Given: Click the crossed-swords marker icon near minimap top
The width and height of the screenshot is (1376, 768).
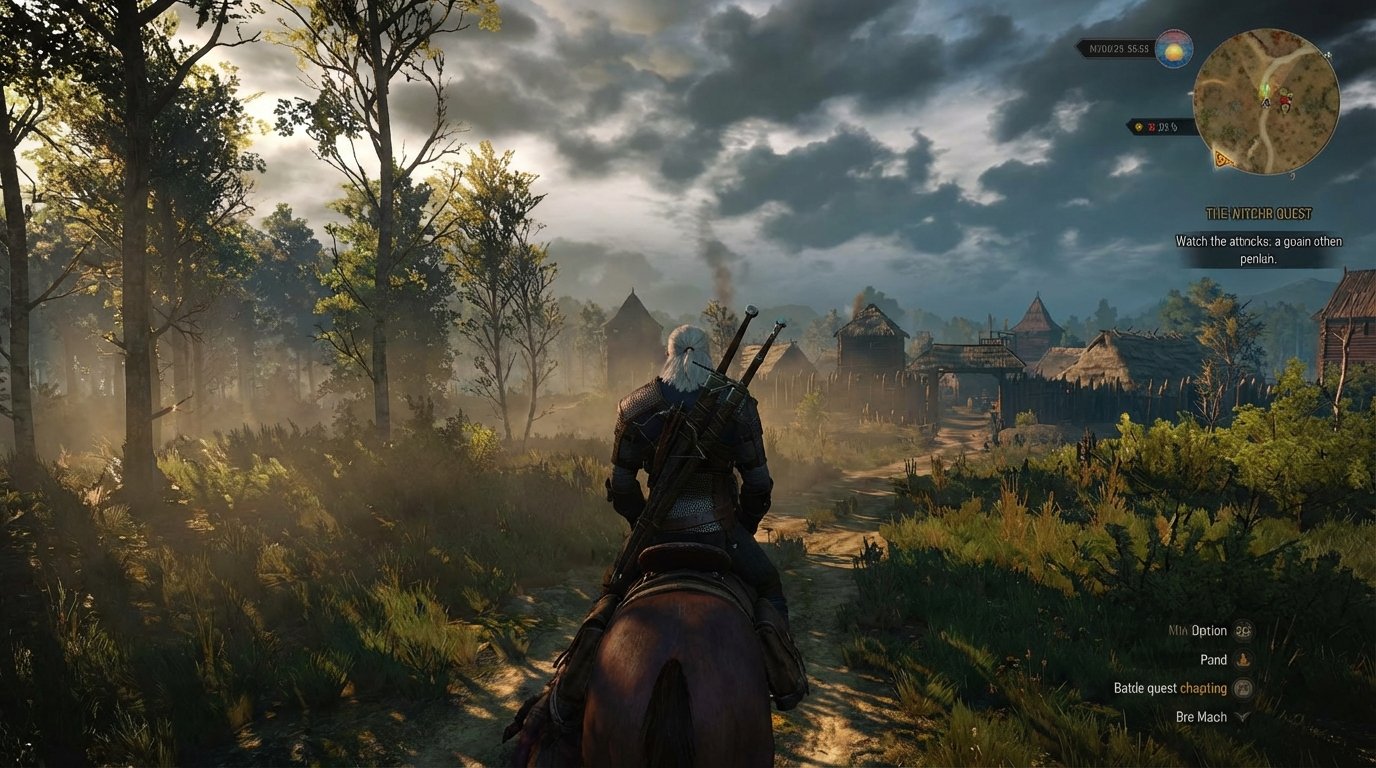Looking at the screenshot, I should click(1328, 54).
